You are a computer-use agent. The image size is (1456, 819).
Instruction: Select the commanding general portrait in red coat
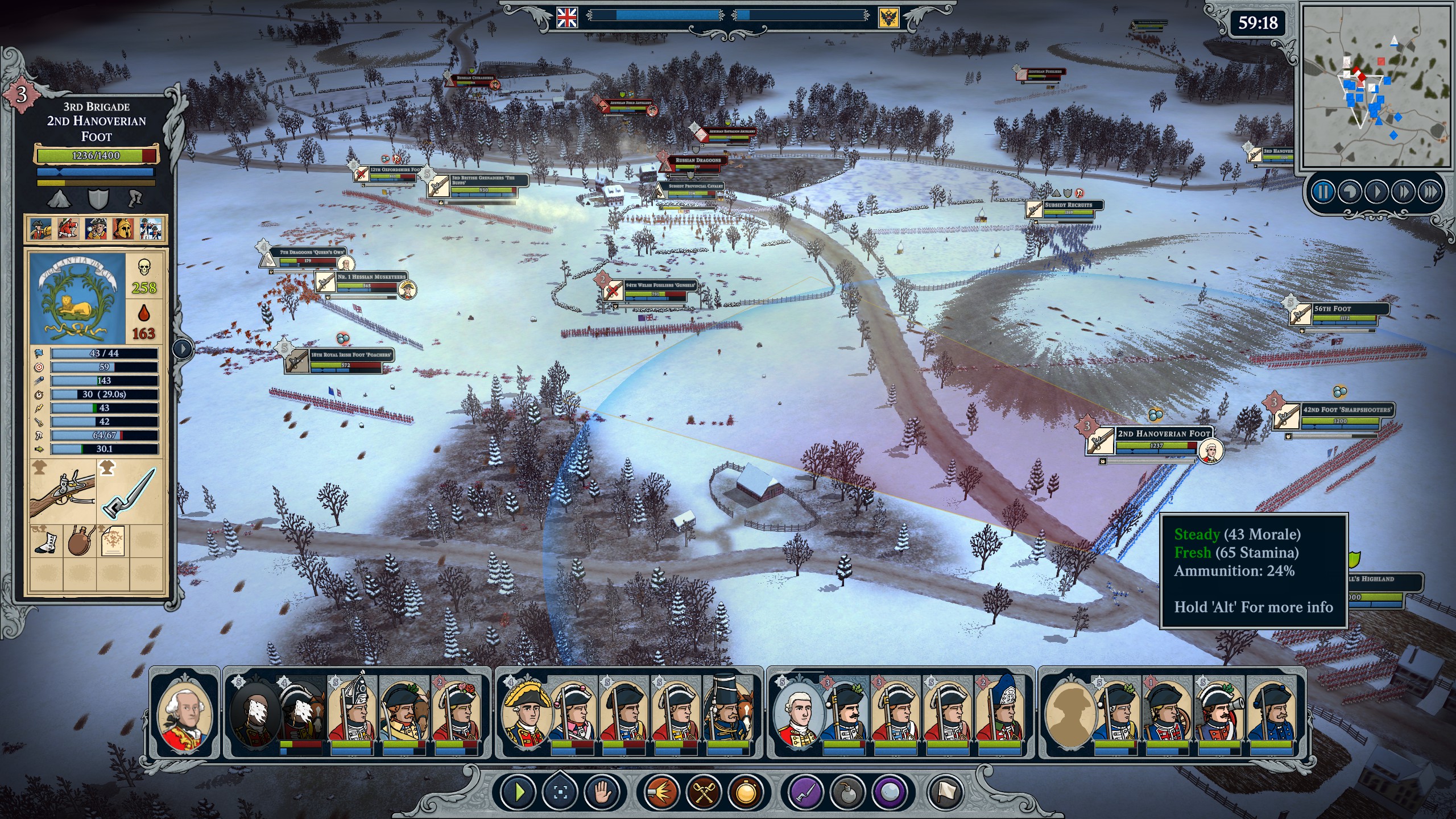tap(184, 713)
